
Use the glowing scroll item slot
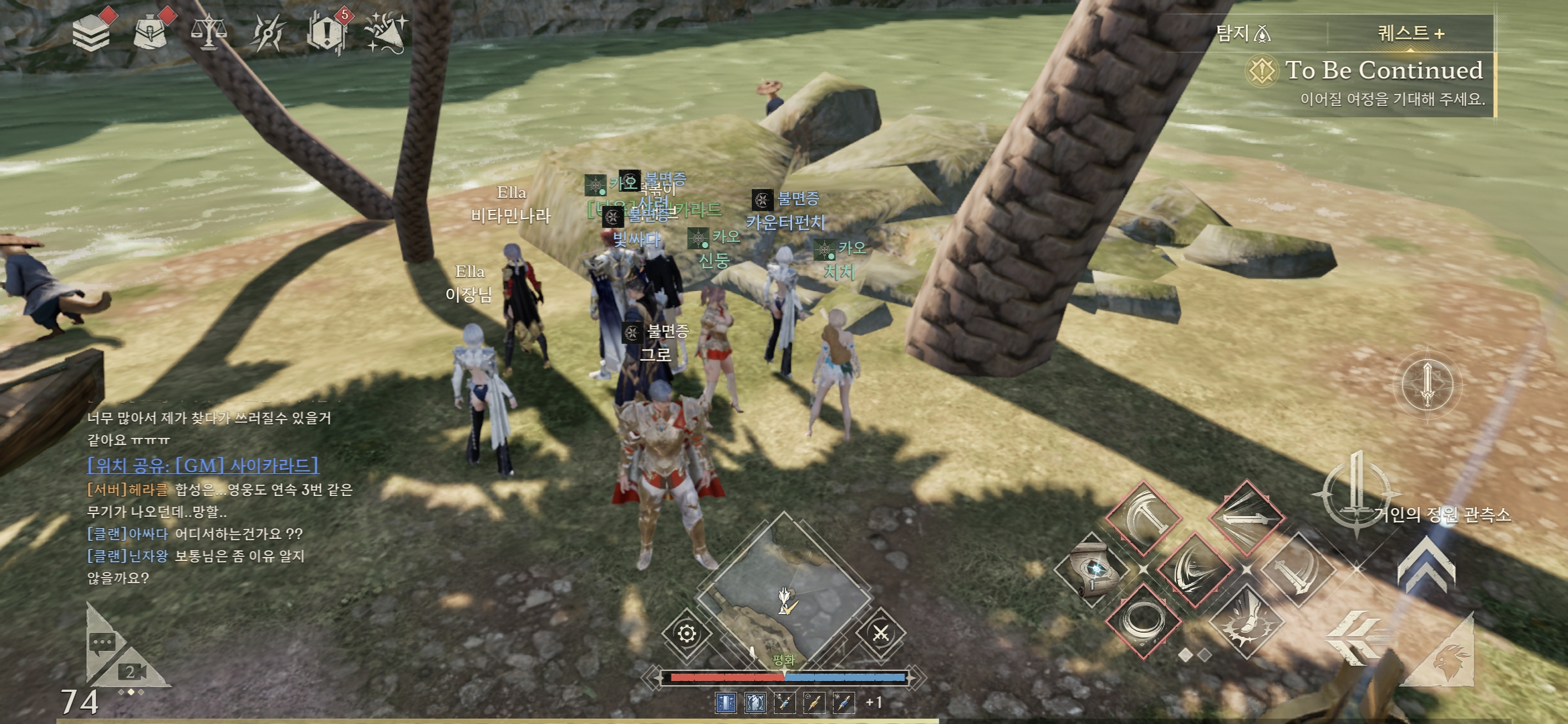click(x=1092, y=570)
